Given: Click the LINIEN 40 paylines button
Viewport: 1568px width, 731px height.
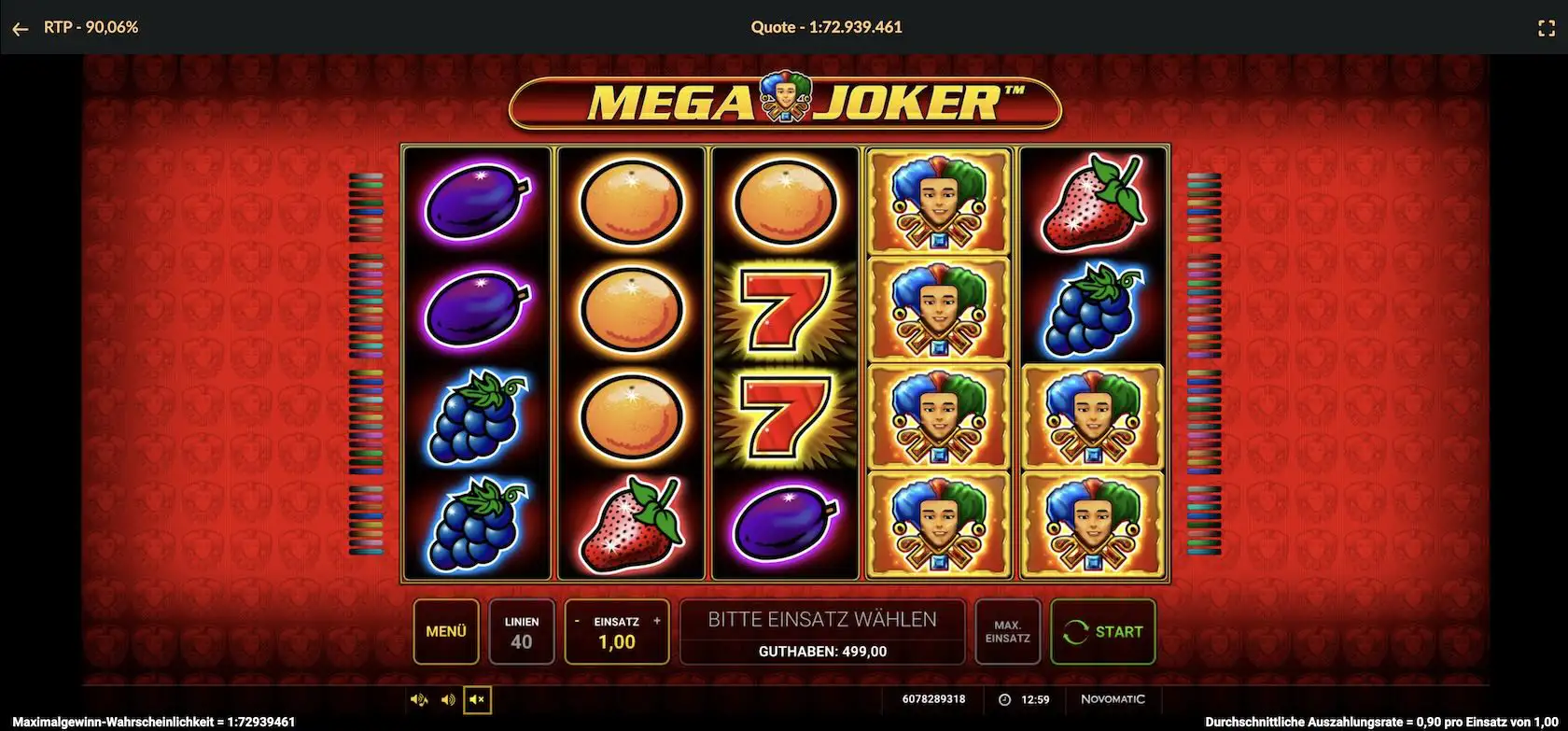Looking at the screenshot, I should (x=522, y=632).
